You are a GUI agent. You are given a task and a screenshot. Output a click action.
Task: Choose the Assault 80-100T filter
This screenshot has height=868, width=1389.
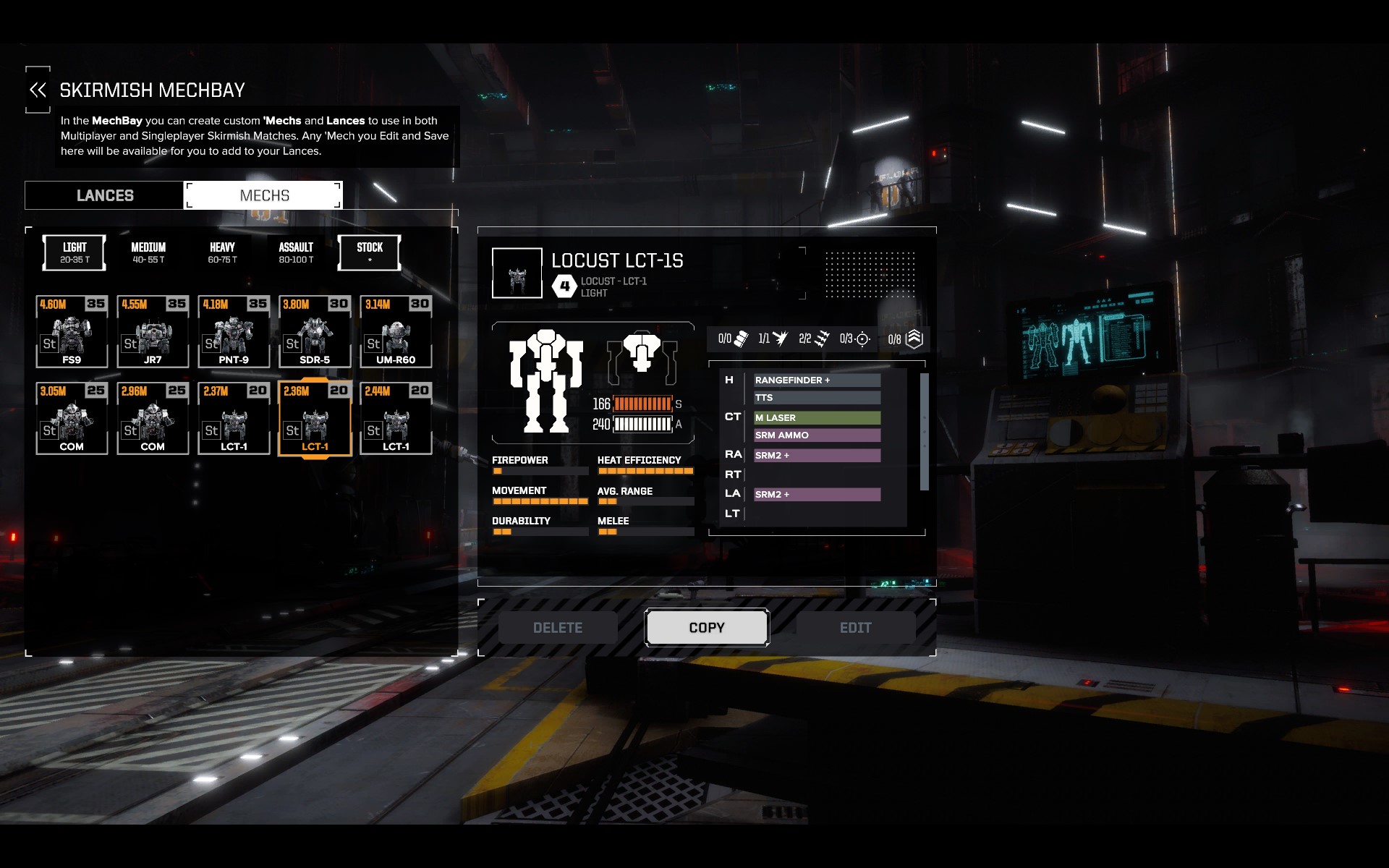click(x=296, y=252)
